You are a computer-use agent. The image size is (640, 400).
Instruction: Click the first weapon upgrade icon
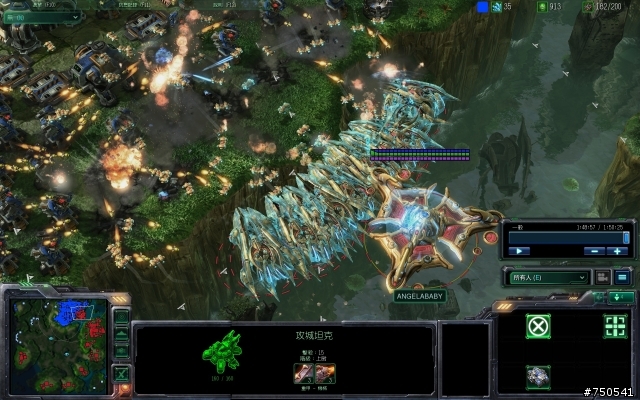coord(303,373)
